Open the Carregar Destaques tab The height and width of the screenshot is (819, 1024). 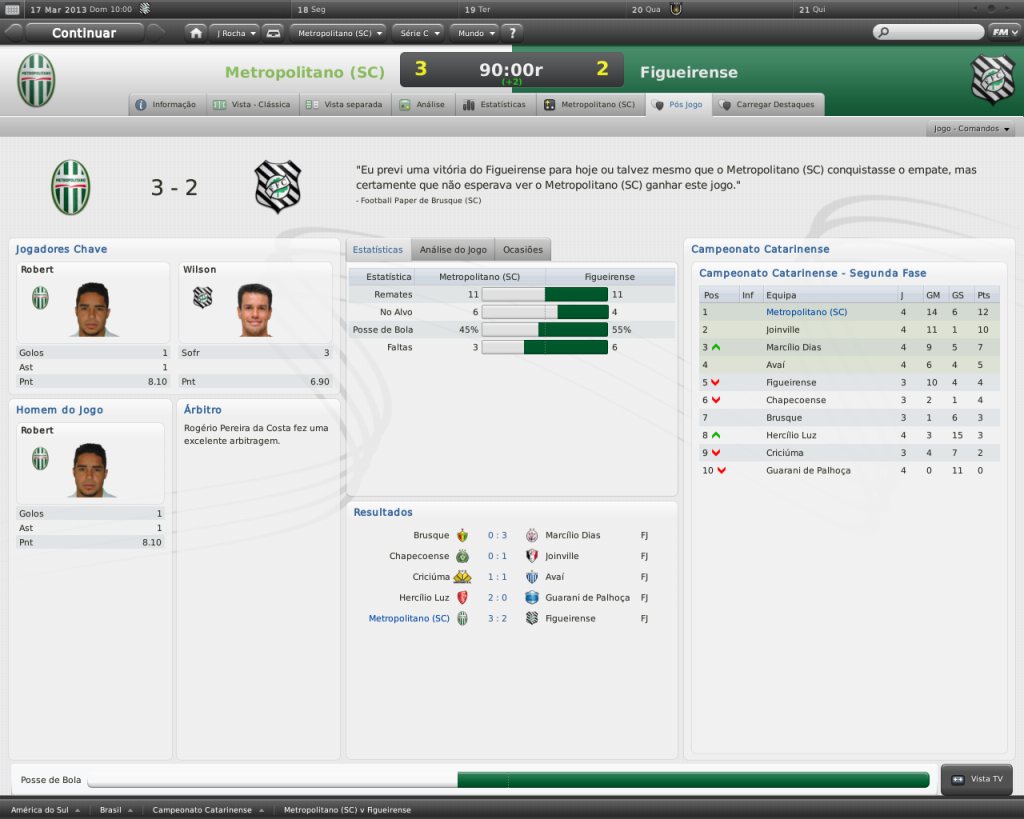tap(767, 104)
